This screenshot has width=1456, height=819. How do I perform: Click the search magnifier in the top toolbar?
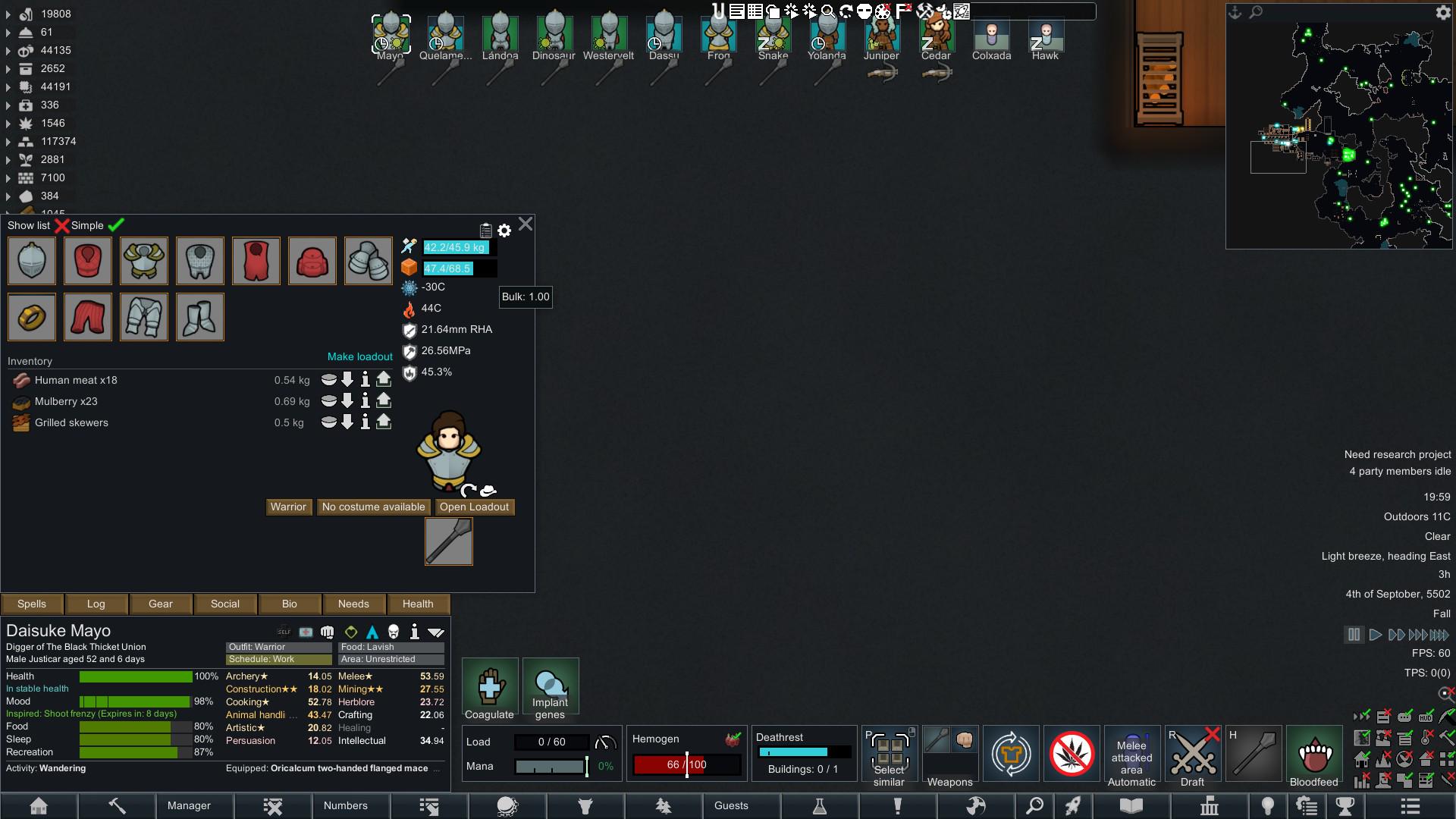pos(829,11)
